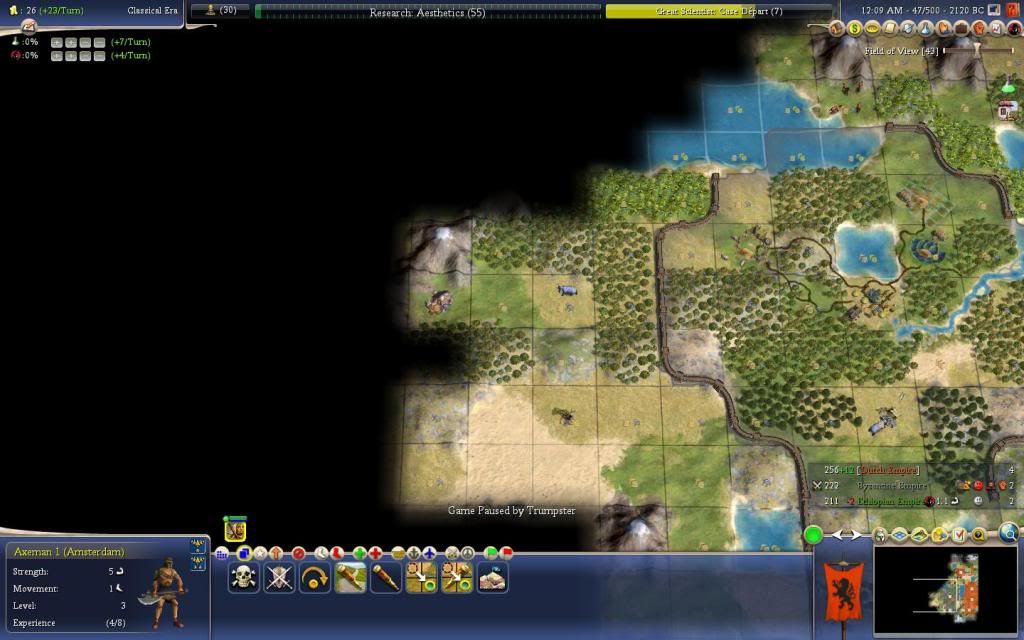
Task: Click the green end turn button
Action: [814, 535]
